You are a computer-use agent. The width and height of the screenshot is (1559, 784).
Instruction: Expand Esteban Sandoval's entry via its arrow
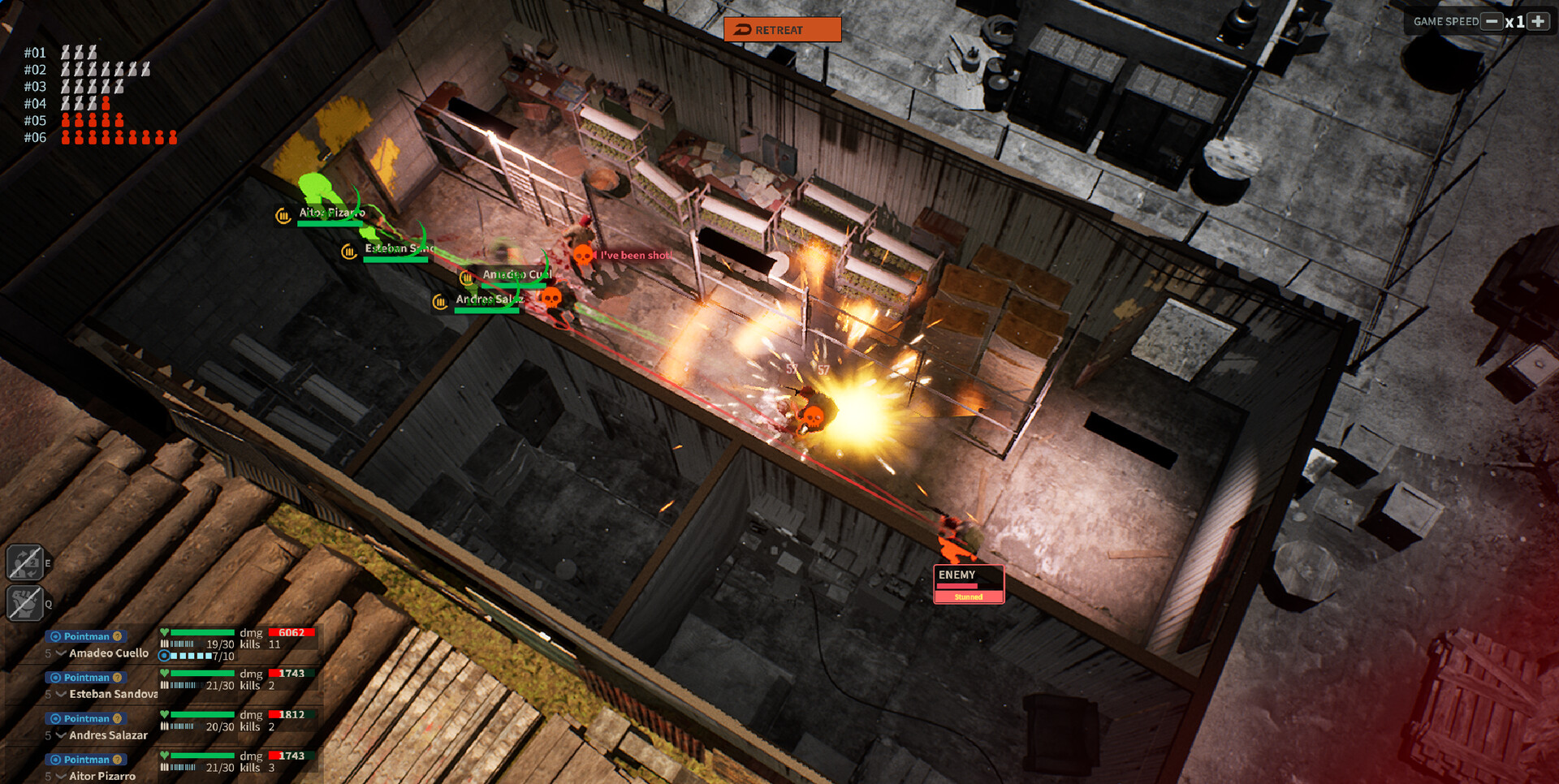(60, 694)
